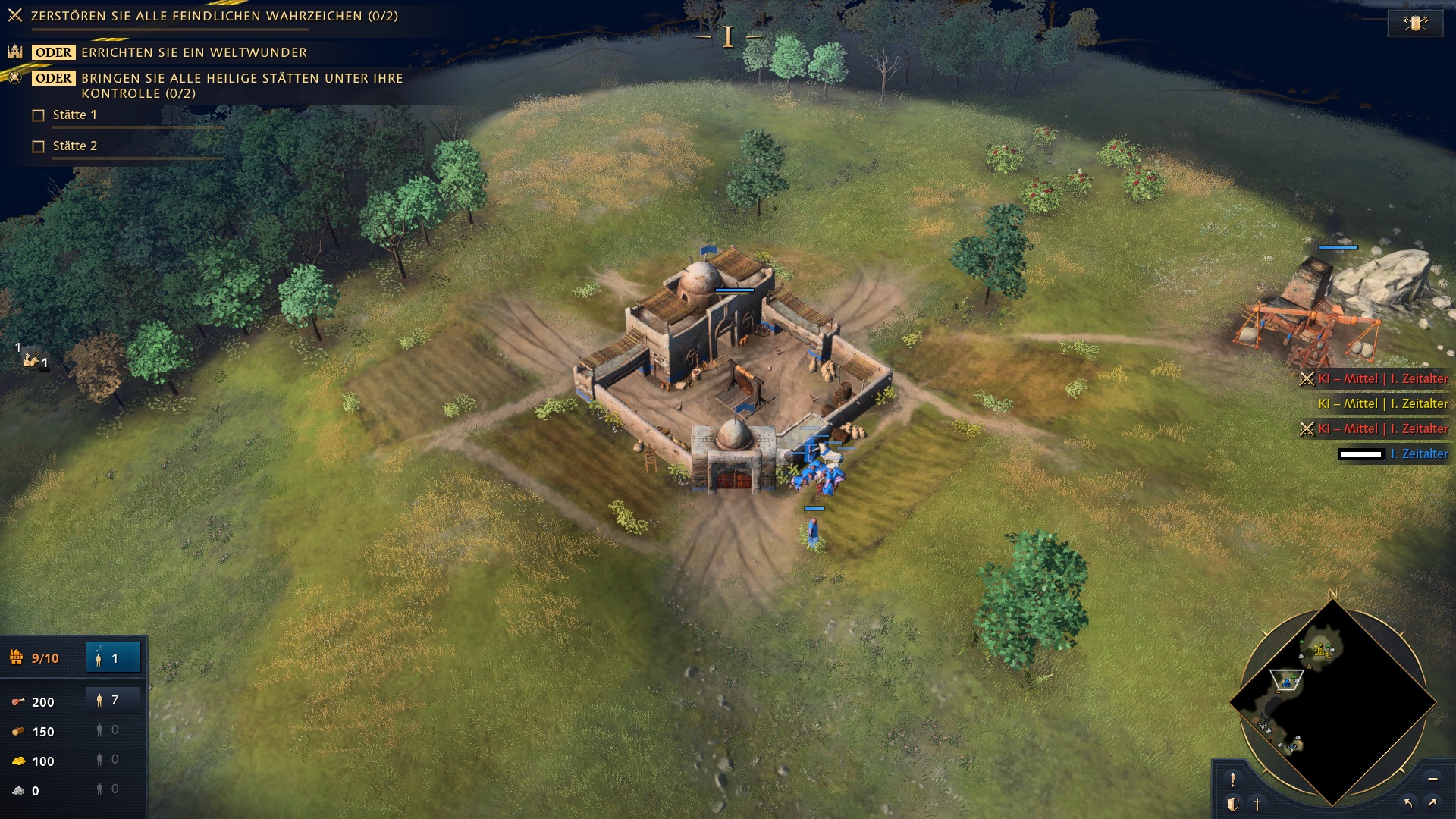Click the population house icon

pos(15,658)
